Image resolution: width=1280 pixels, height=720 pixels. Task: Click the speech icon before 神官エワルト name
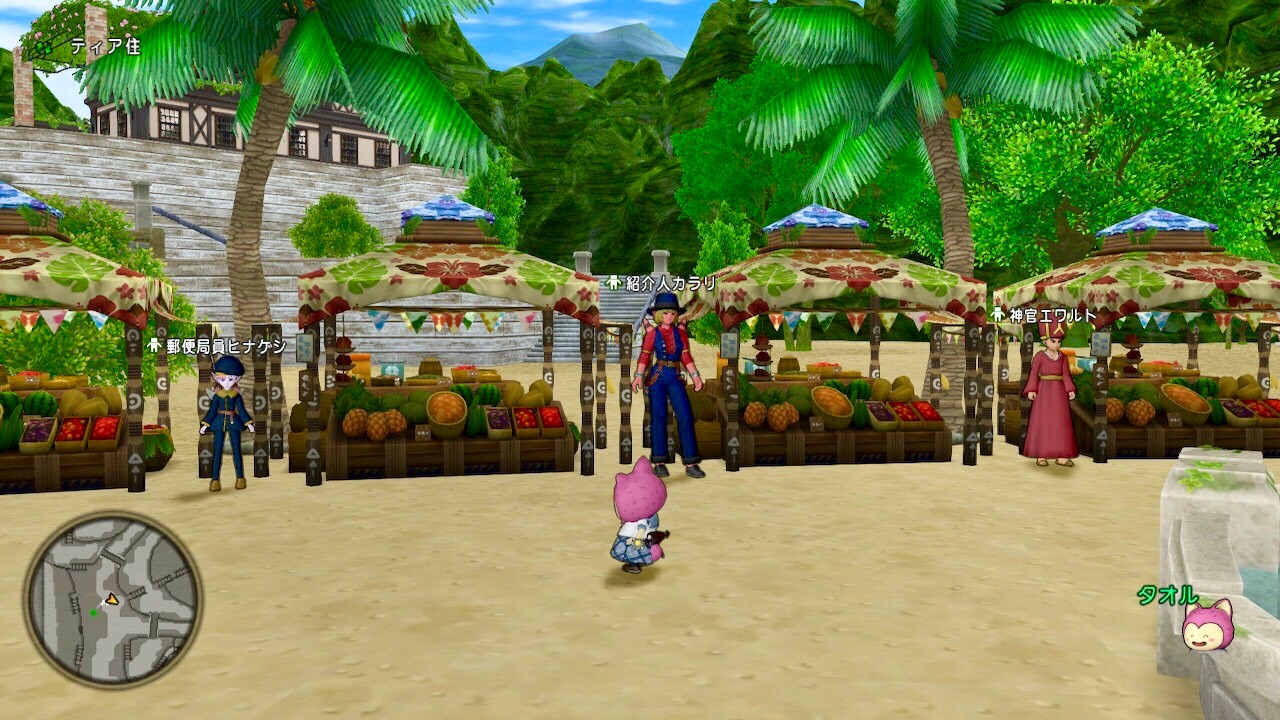(x=998, y=315)
